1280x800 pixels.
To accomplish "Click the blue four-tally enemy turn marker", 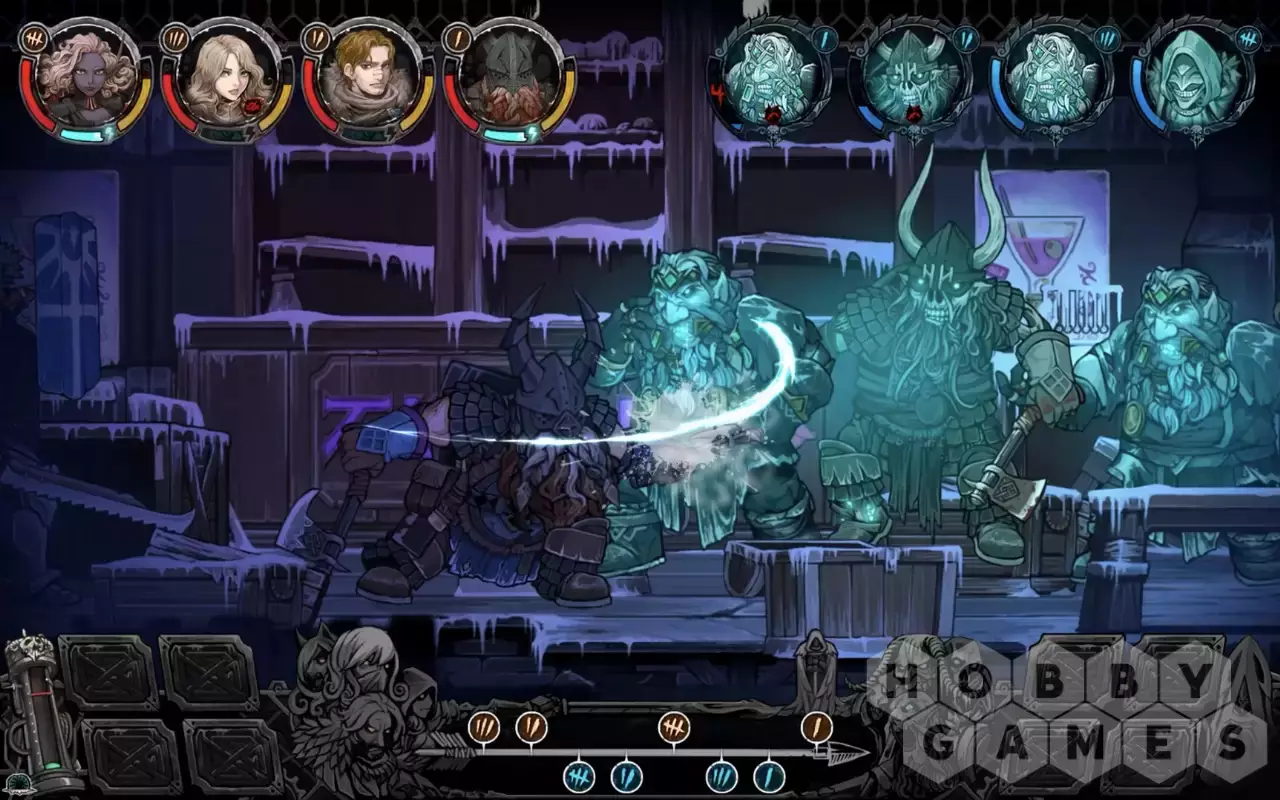I will pyautogui.click(x=579, y=776).
